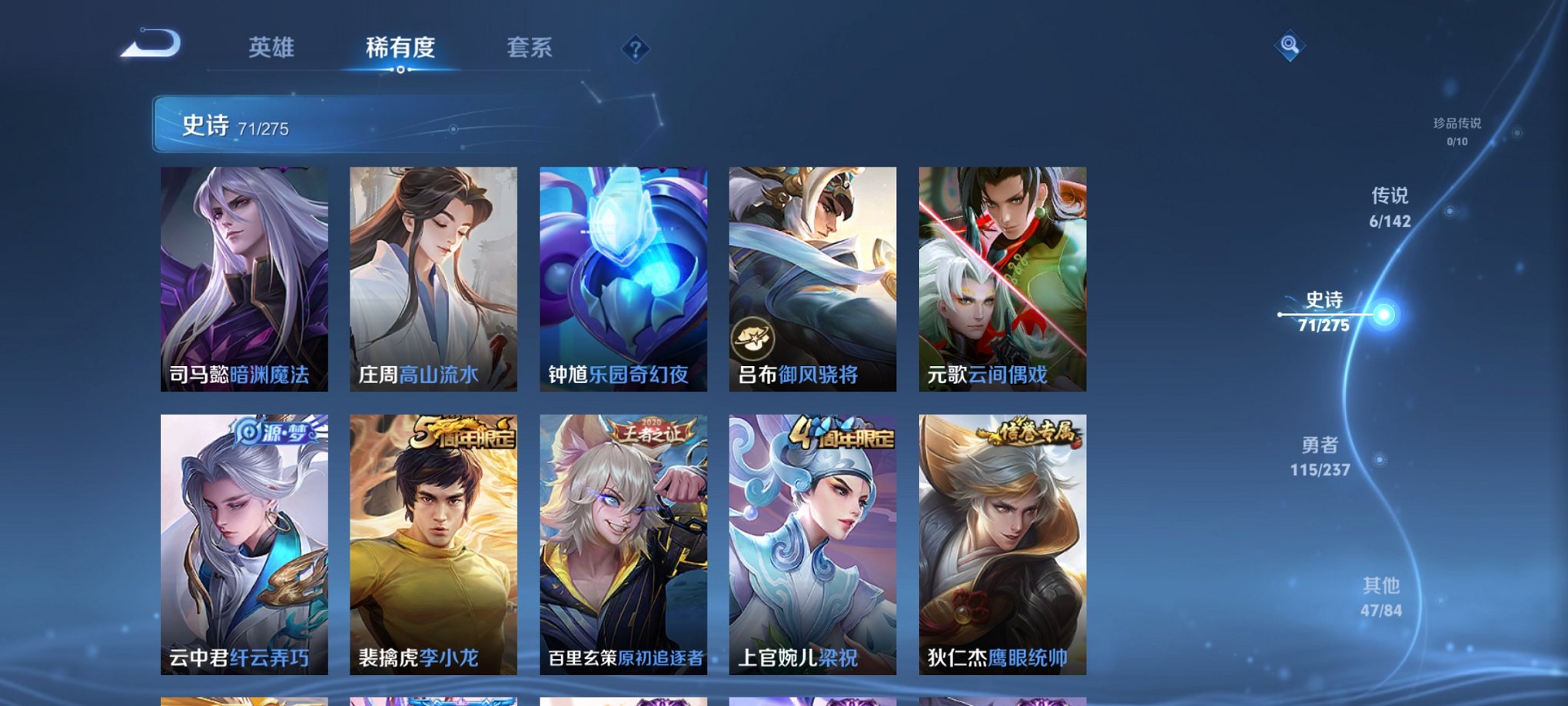Switch to the 套系 tab
This screenshot has height=706, width=1568.
tap(529, 48)
